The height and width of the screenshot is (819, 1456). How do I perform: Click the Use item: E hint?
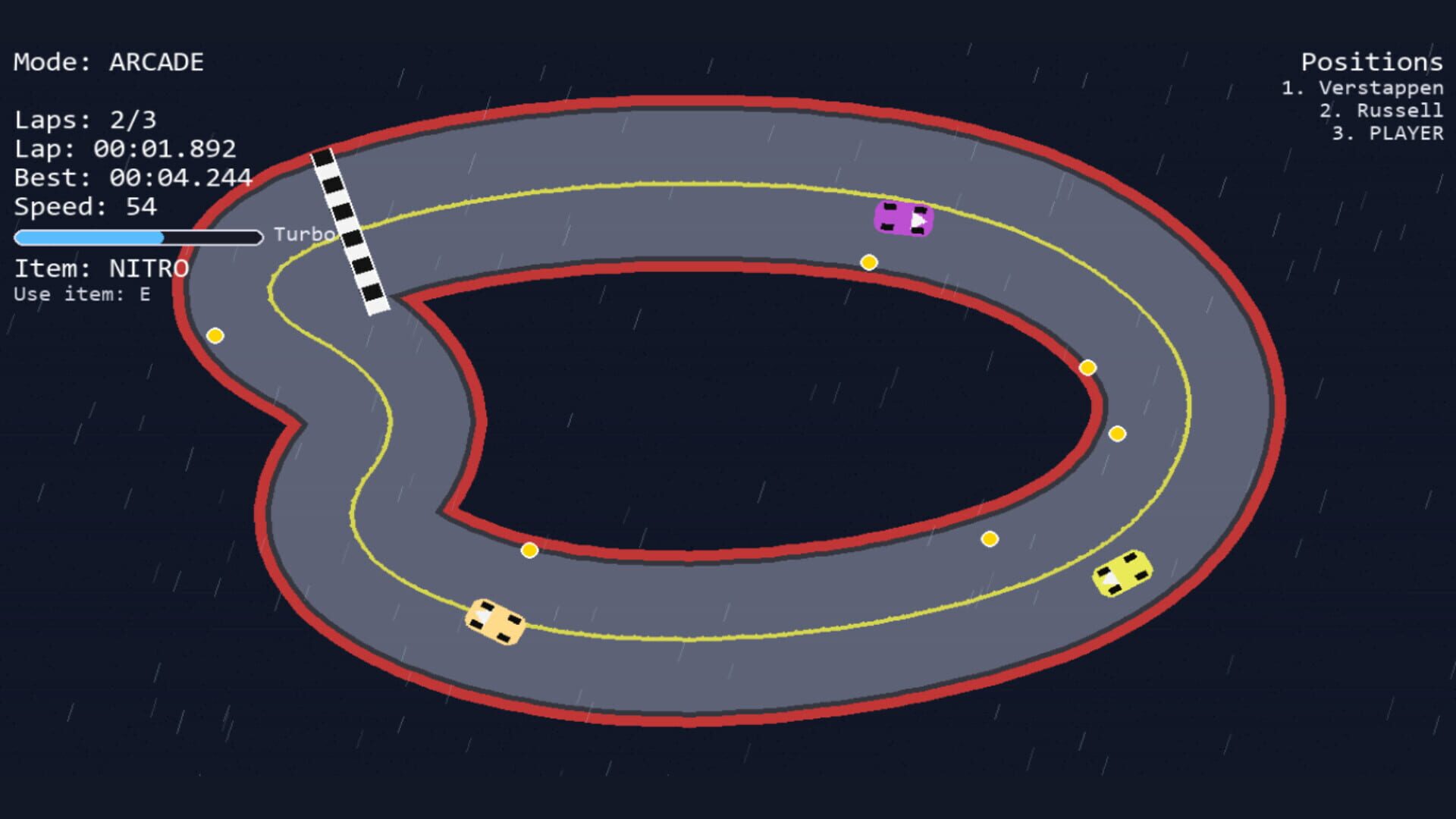[x=81, y=295]
